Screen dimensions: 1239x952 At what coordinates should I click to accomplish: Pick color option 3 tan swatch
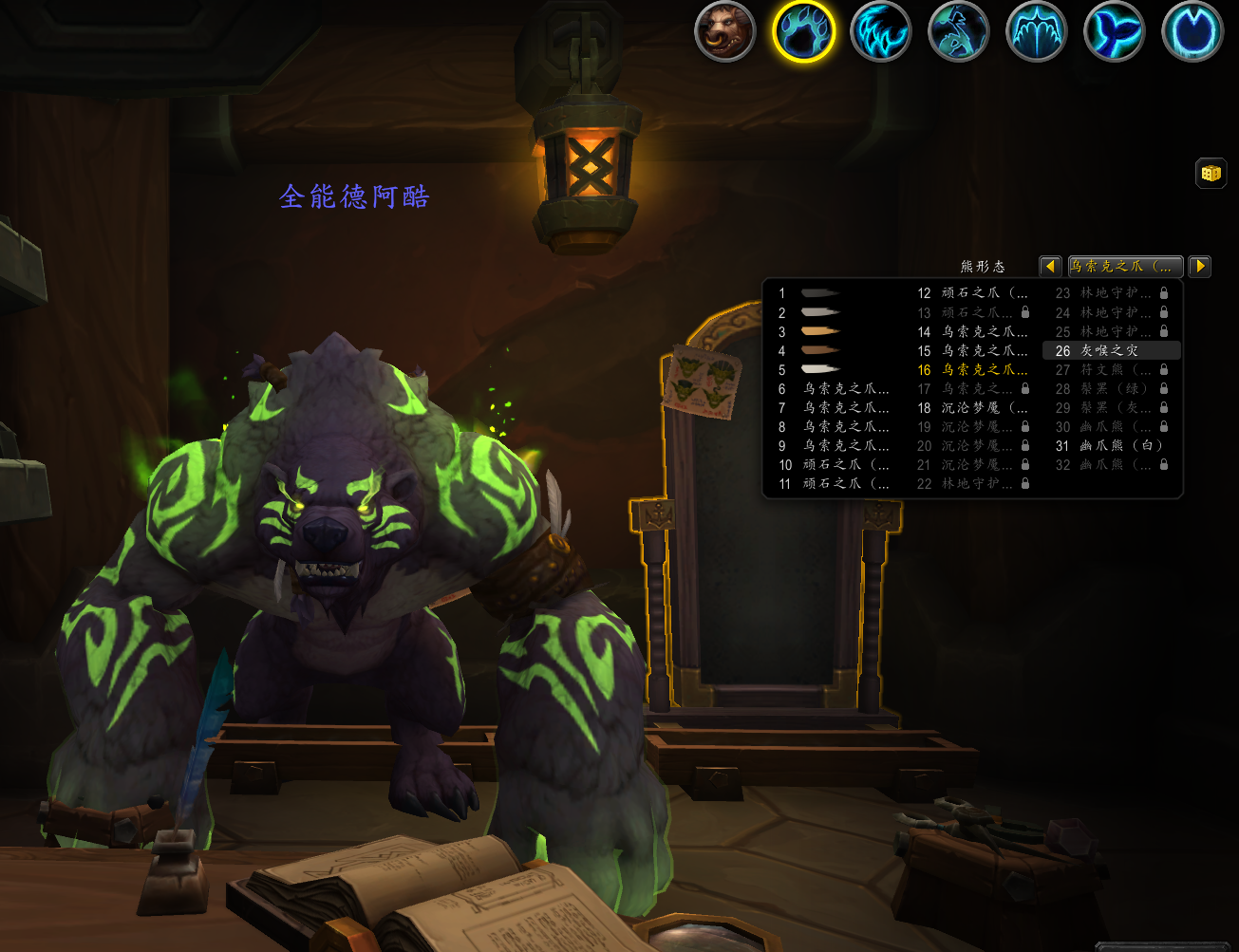(x=820, y=331)
